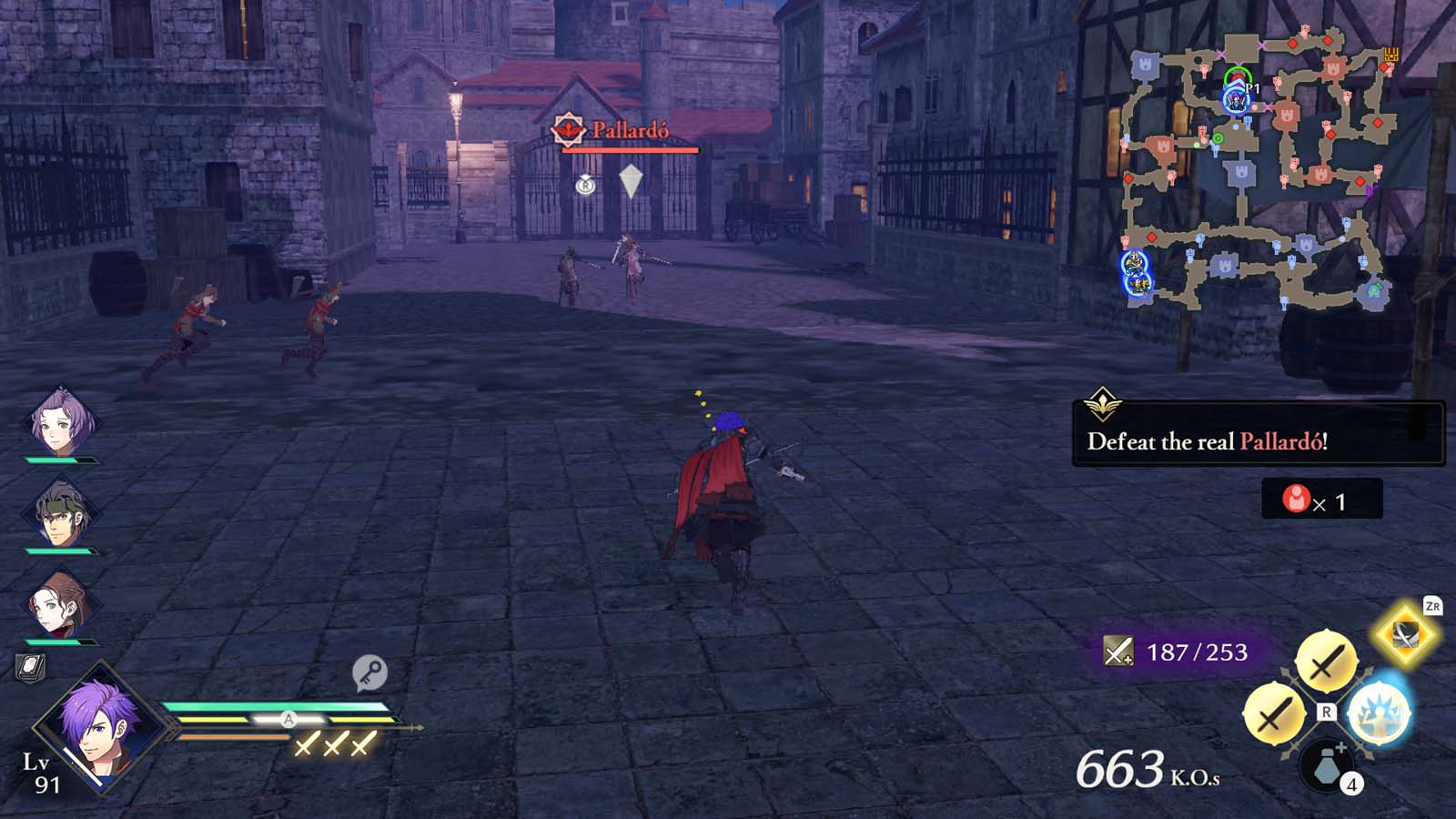Click the A button prompt on the gauge
The image size is (1456, 819).
click(x=289, y=719)
